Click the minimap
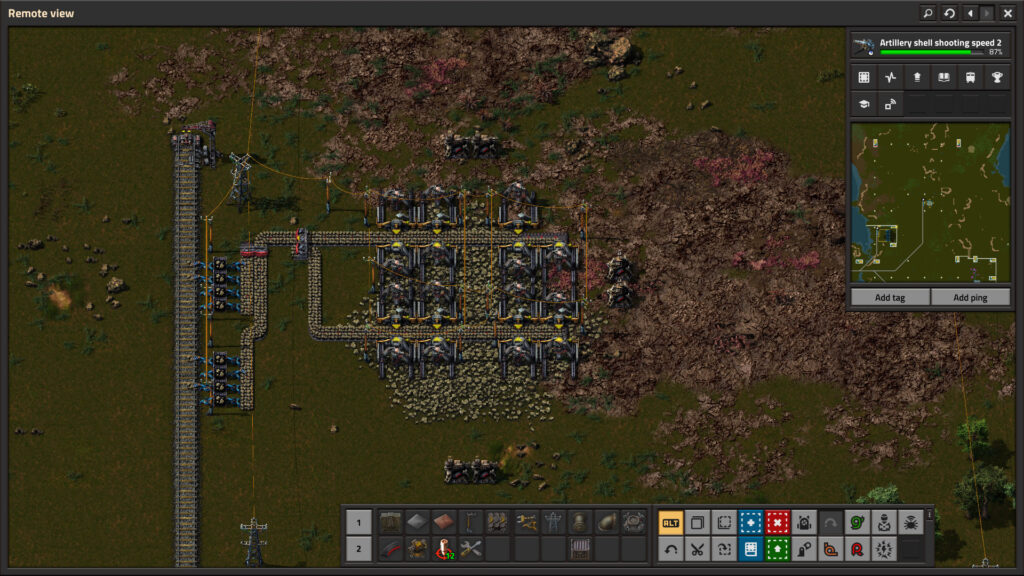Image resolution: width=1024 pixels, height=576 pixels. [x=930, y=203]
